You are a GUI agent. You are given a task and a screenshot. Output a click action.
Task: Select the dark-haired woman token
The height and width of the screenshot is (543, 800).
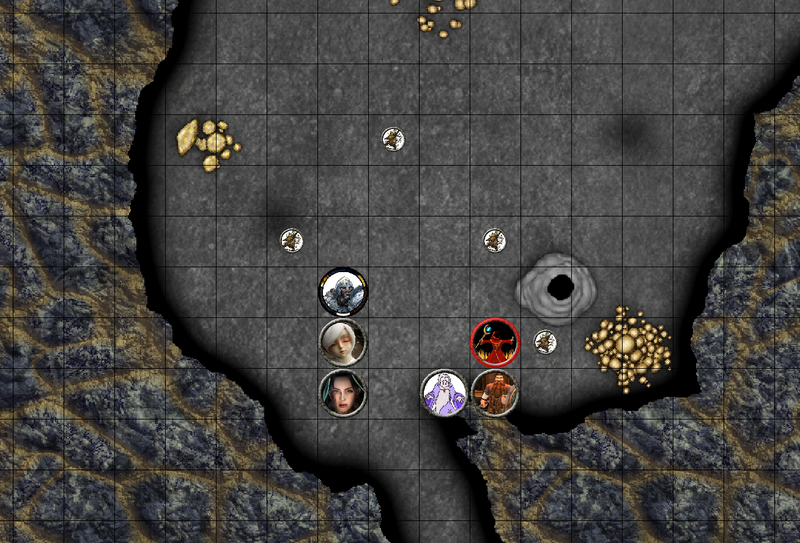click(343, 392)
